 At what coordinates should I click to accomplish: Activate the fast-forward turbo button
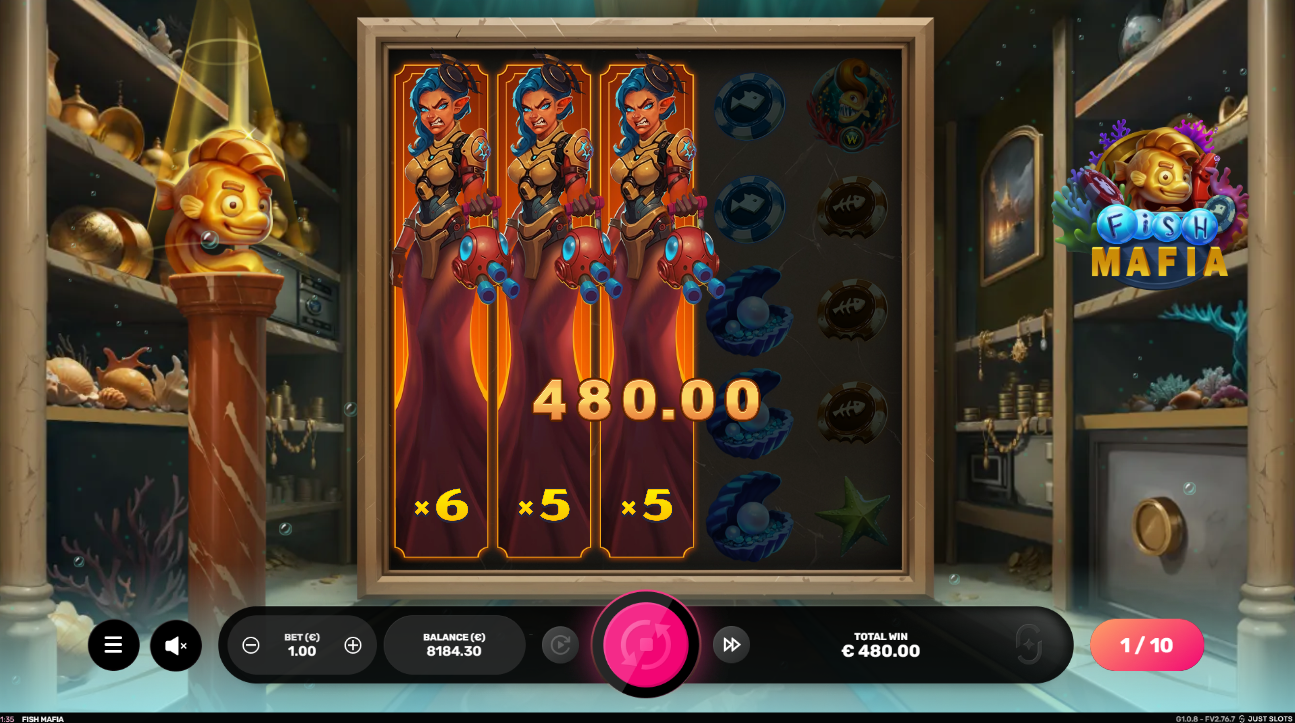point(731,645)
